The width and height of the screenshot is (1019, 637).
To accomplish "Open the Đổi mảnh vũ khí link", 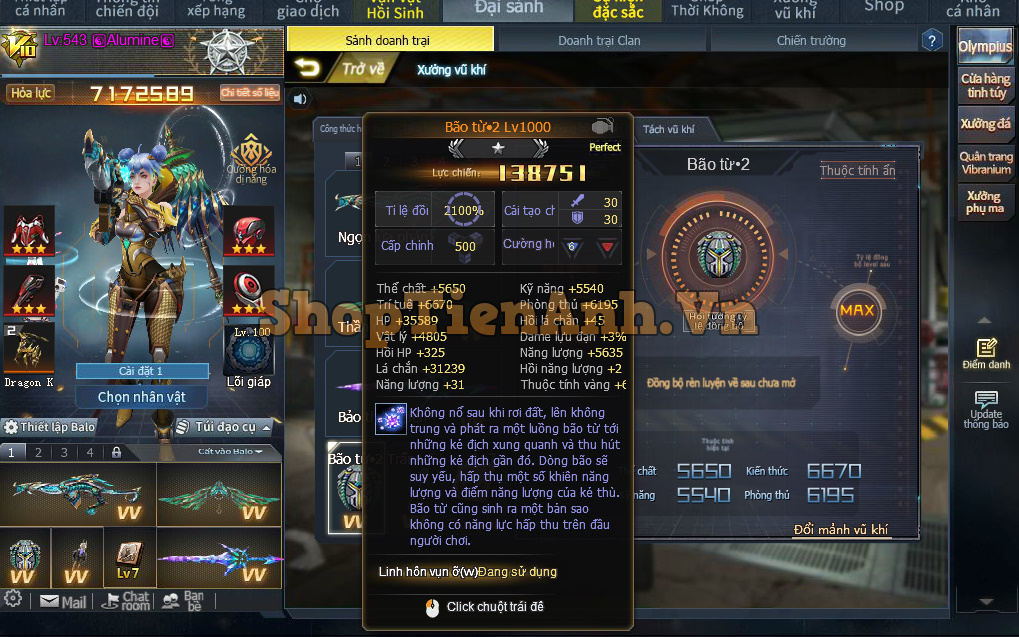I will (840, 529).
